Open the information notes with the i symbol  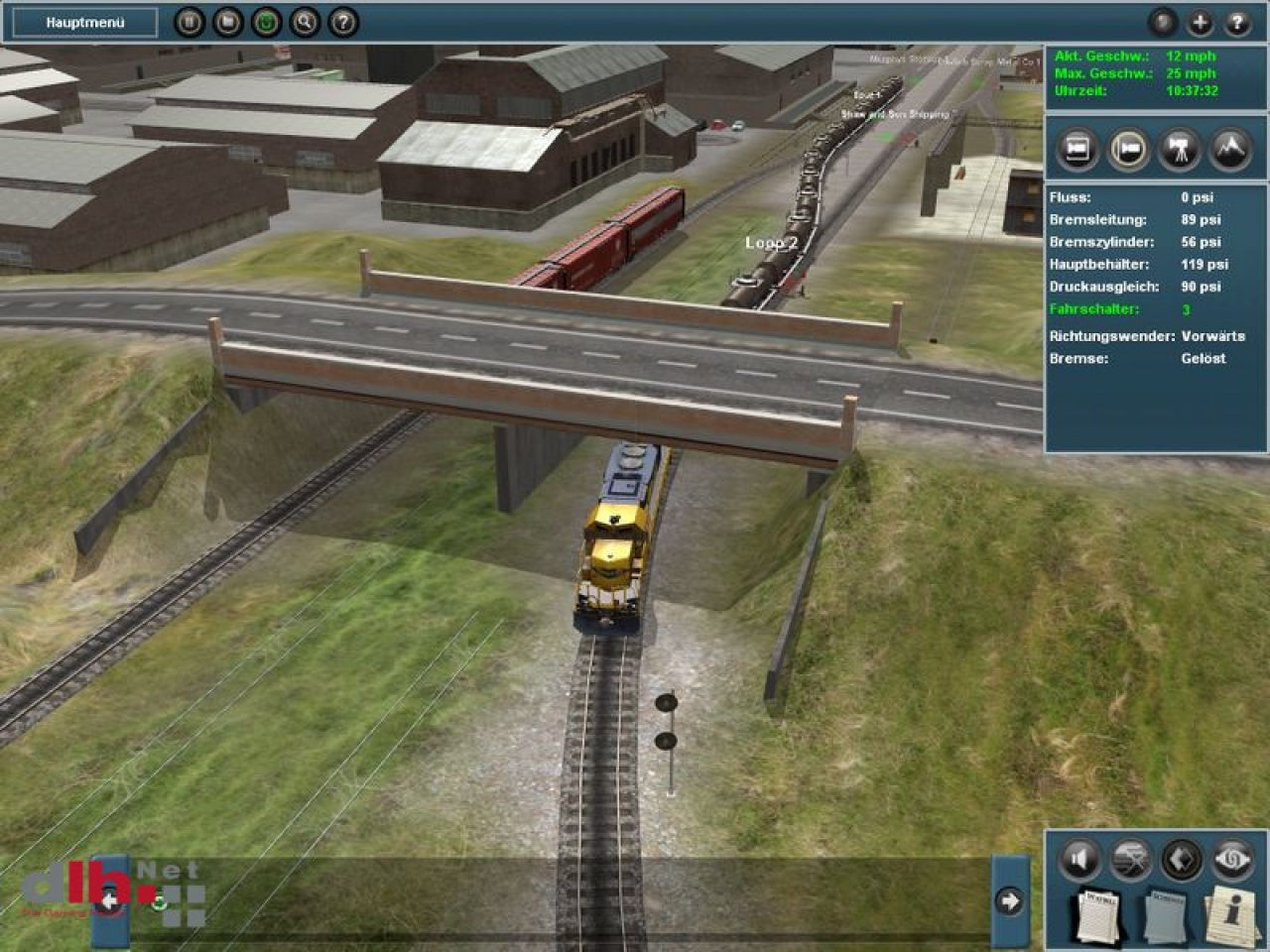click(1228, 914)
